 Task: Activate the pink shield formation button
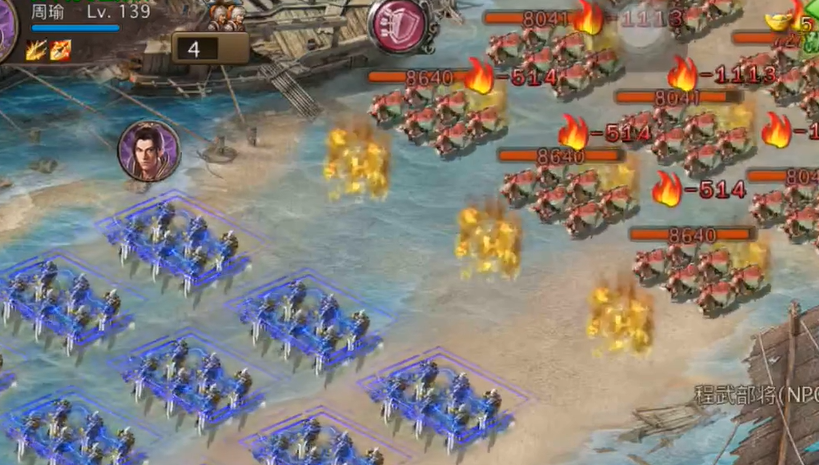pyautogui.click(x=398, y=23)
